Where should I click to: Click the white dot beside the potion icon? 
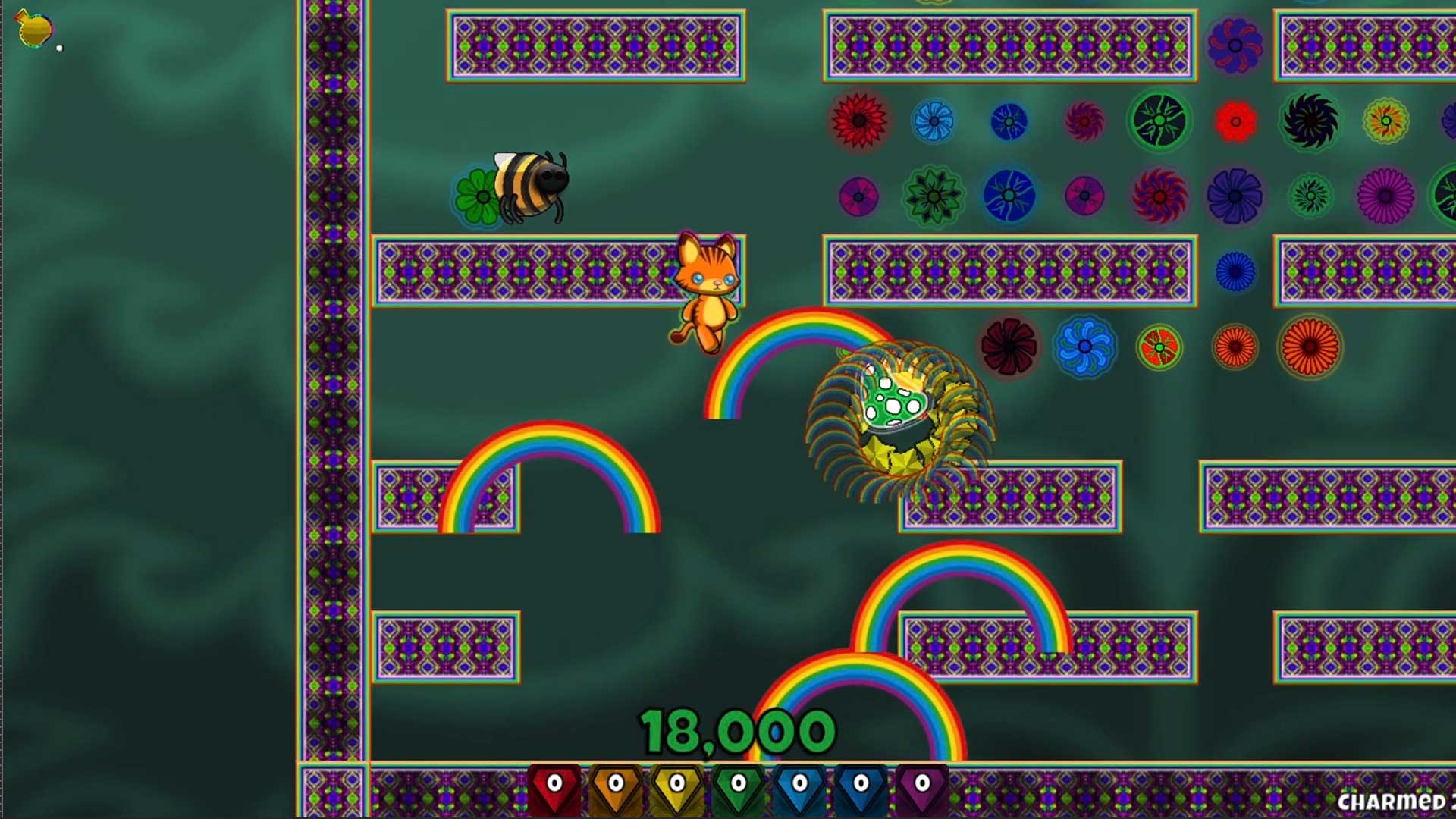(61, 47)
